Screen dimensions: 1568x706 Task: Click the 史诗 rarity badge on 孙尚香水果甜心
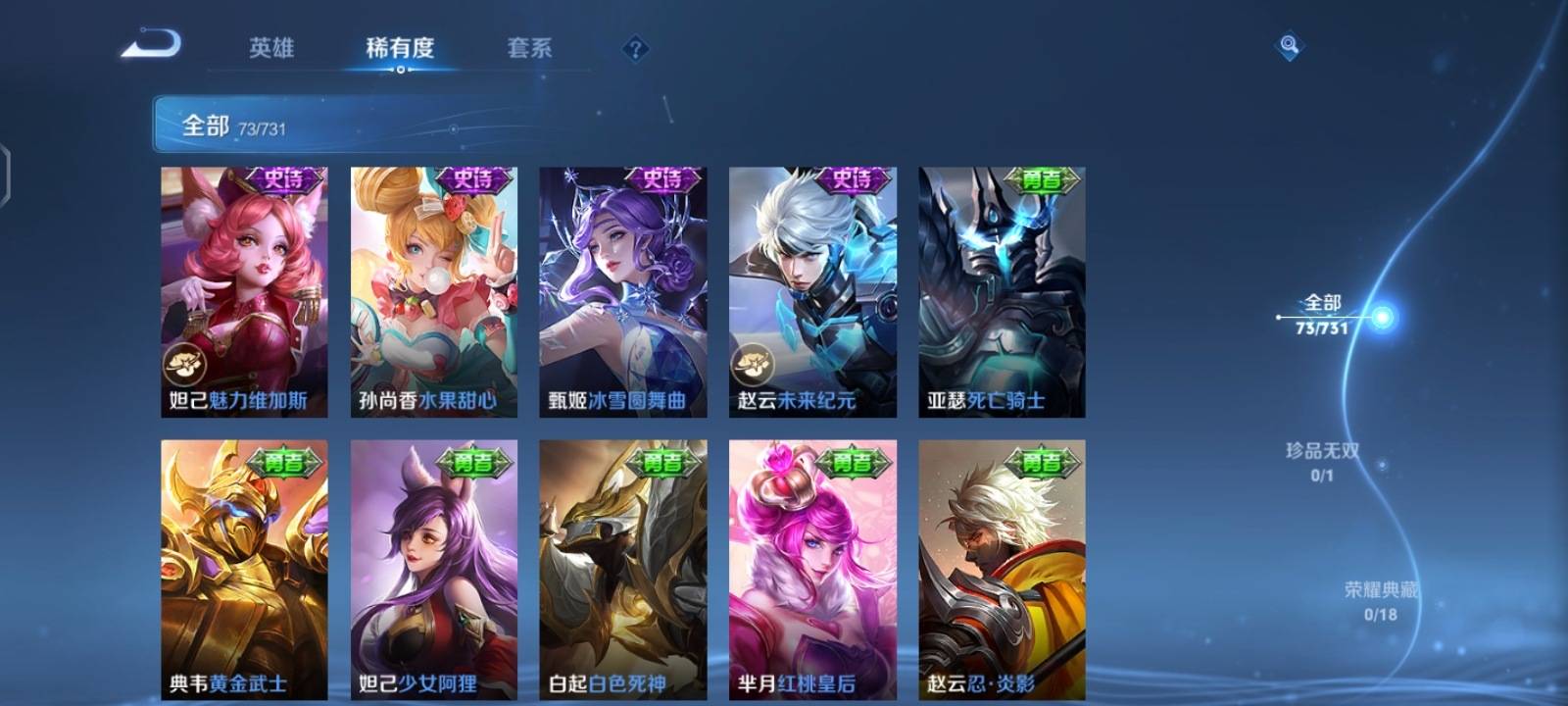tap(475, 178)
